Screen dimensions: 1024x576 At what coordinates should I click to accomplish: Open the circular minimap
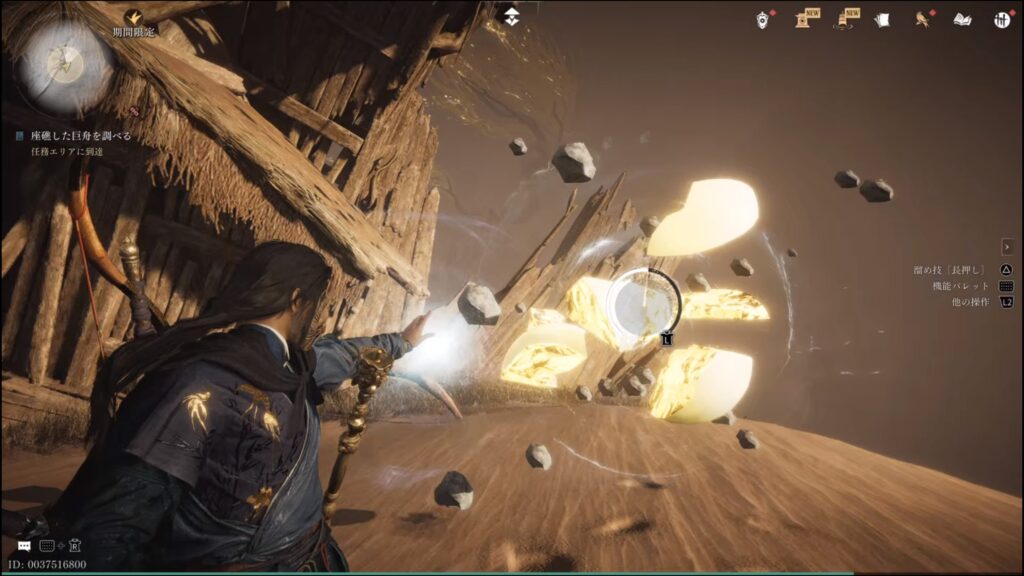click(67, 67)
